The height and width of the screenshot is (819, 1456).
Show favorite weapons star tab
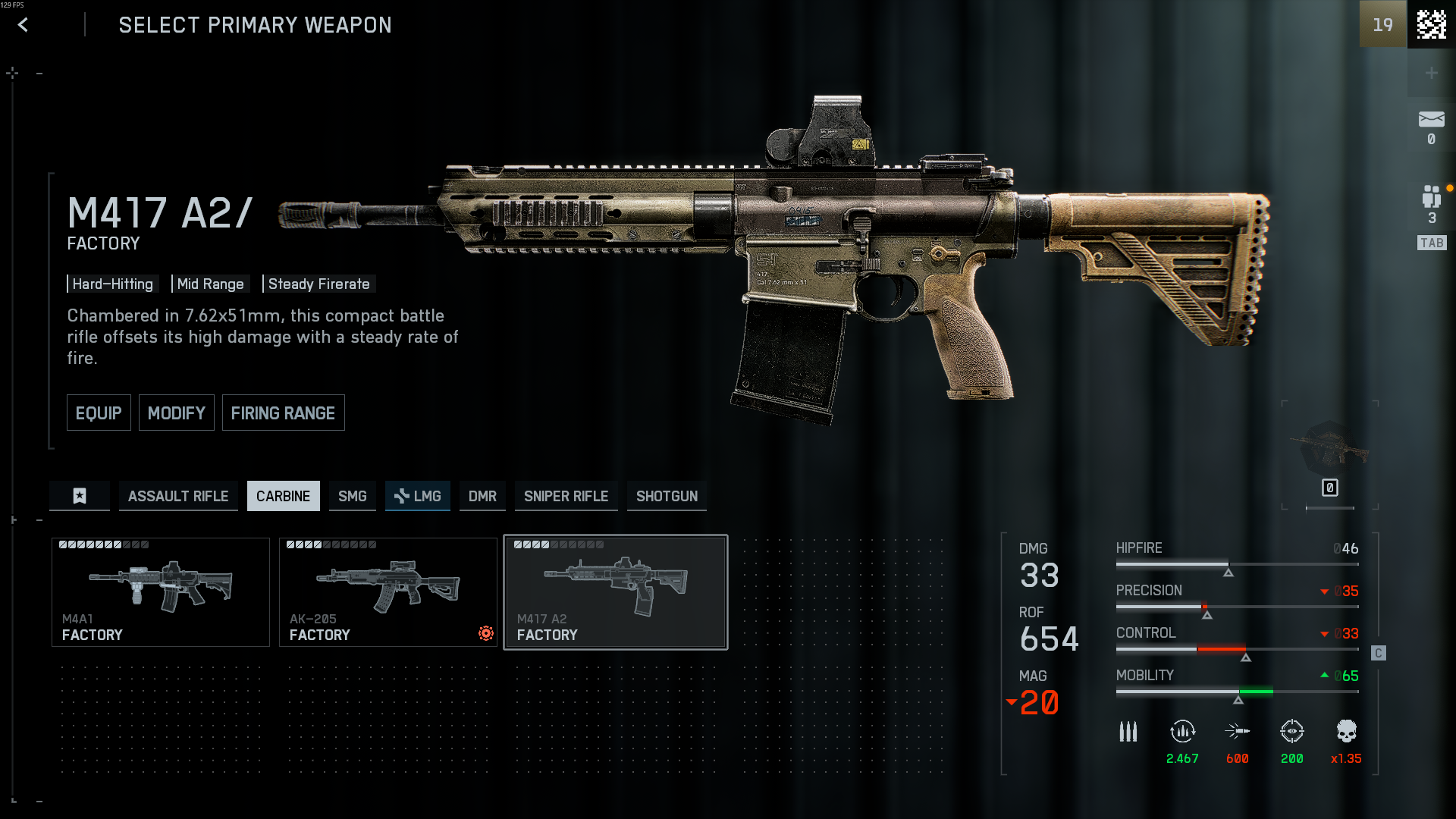(80, 496)
